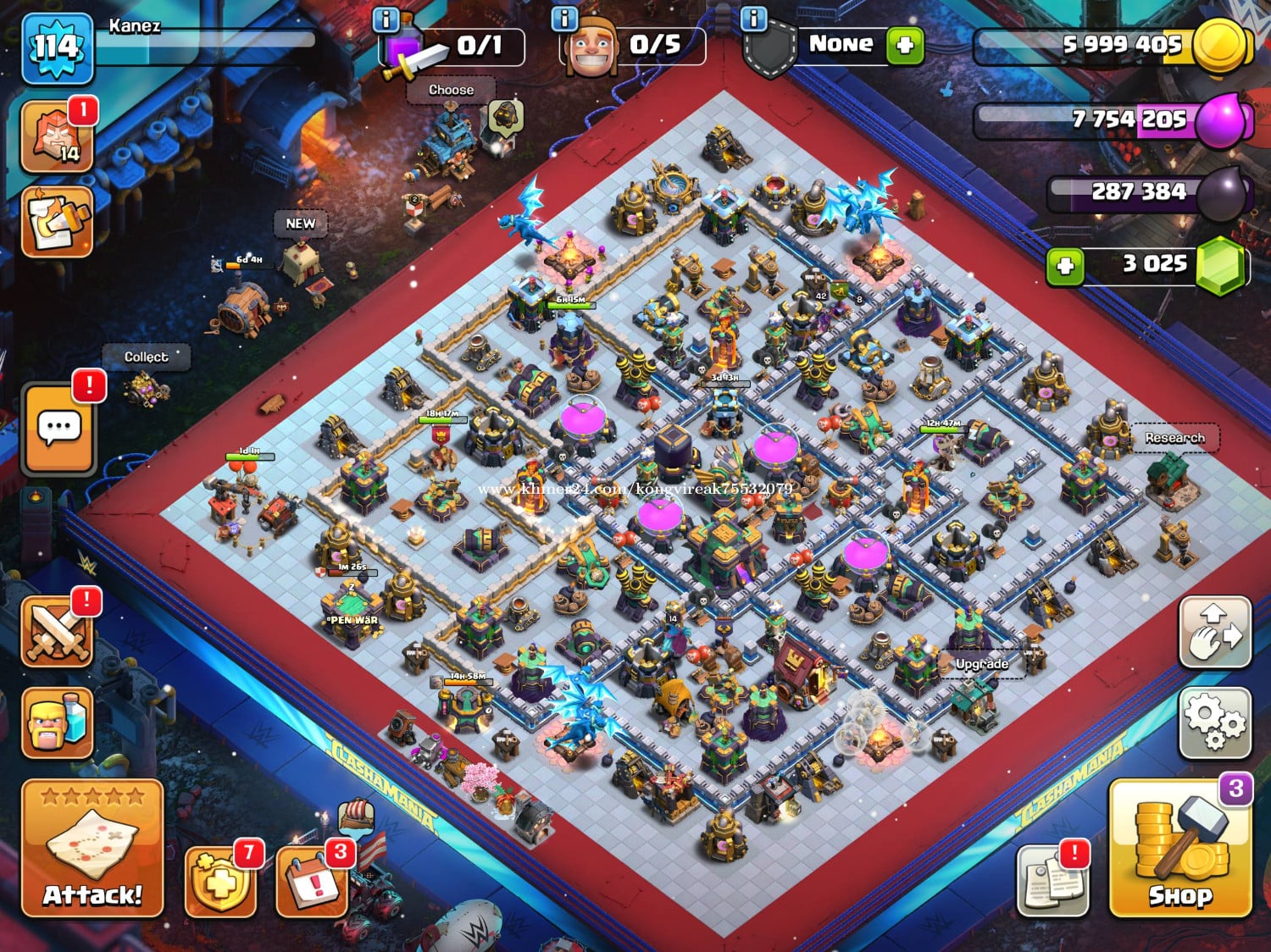Open the Shop
Screen dimensions: 1271x952
pos(1179,849)
